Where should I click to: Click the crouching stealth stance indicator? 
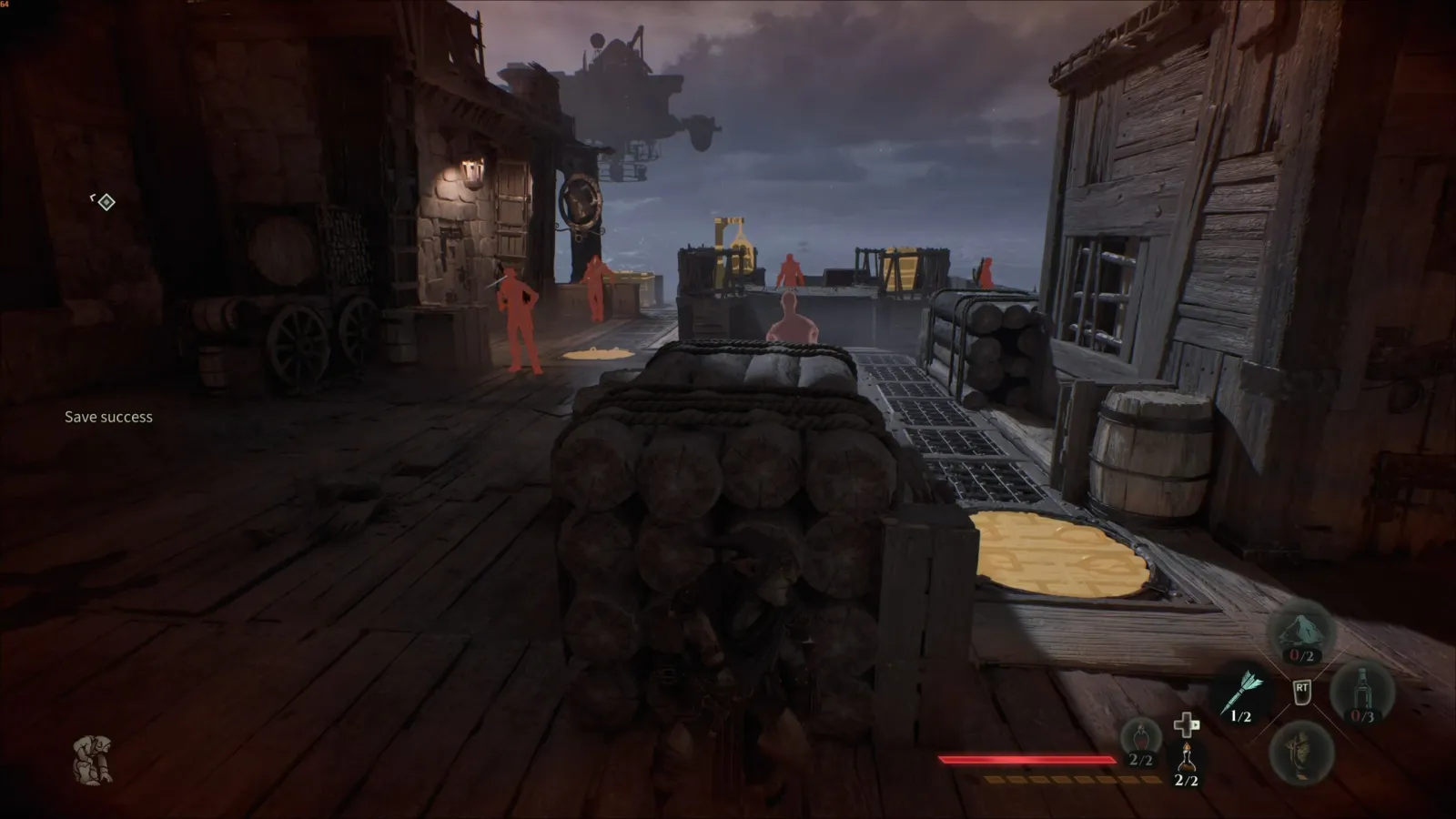point(93,760)
